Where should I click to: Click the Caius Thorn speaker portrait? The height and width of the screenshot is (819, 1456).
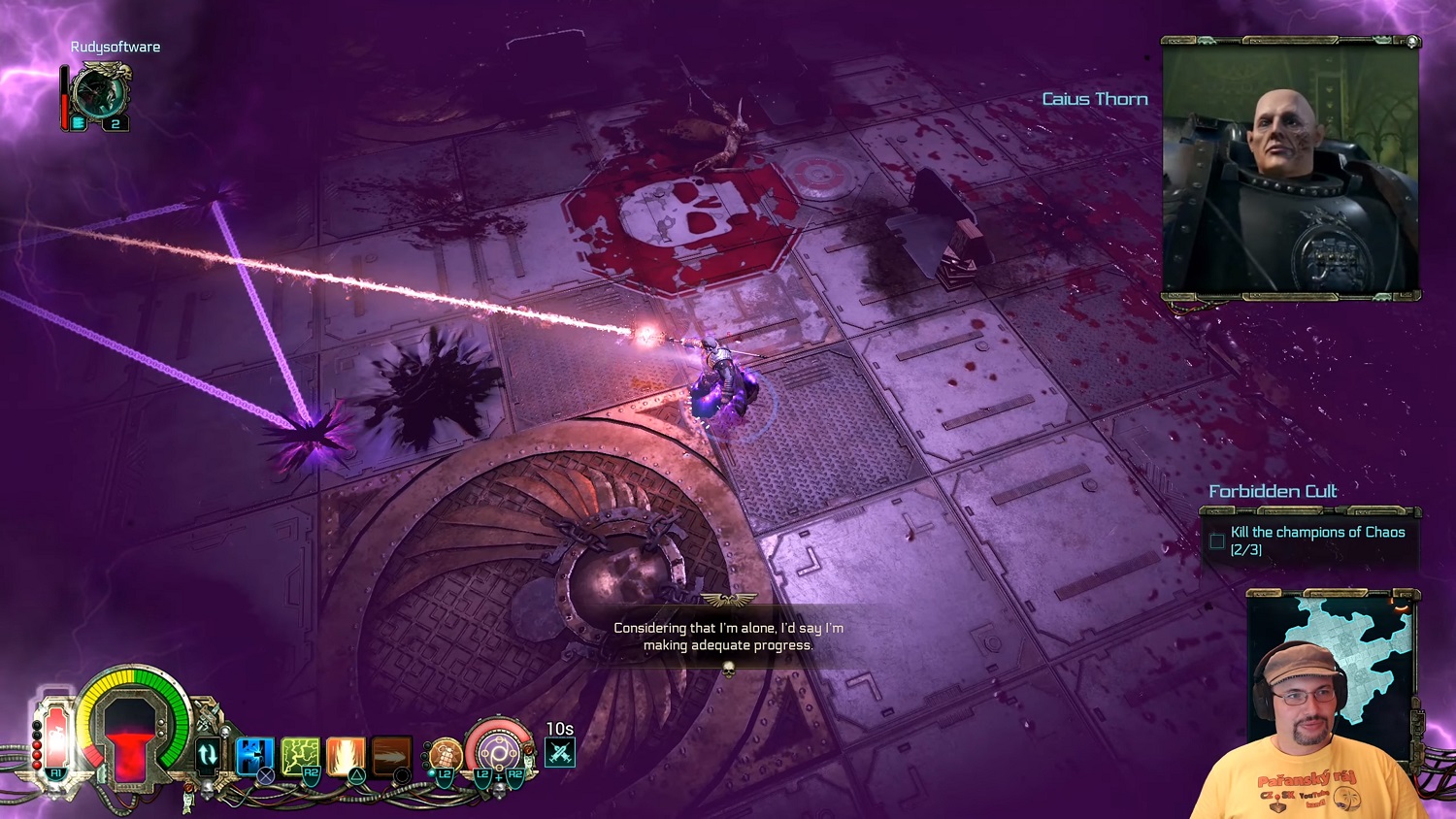[1291, 170]
